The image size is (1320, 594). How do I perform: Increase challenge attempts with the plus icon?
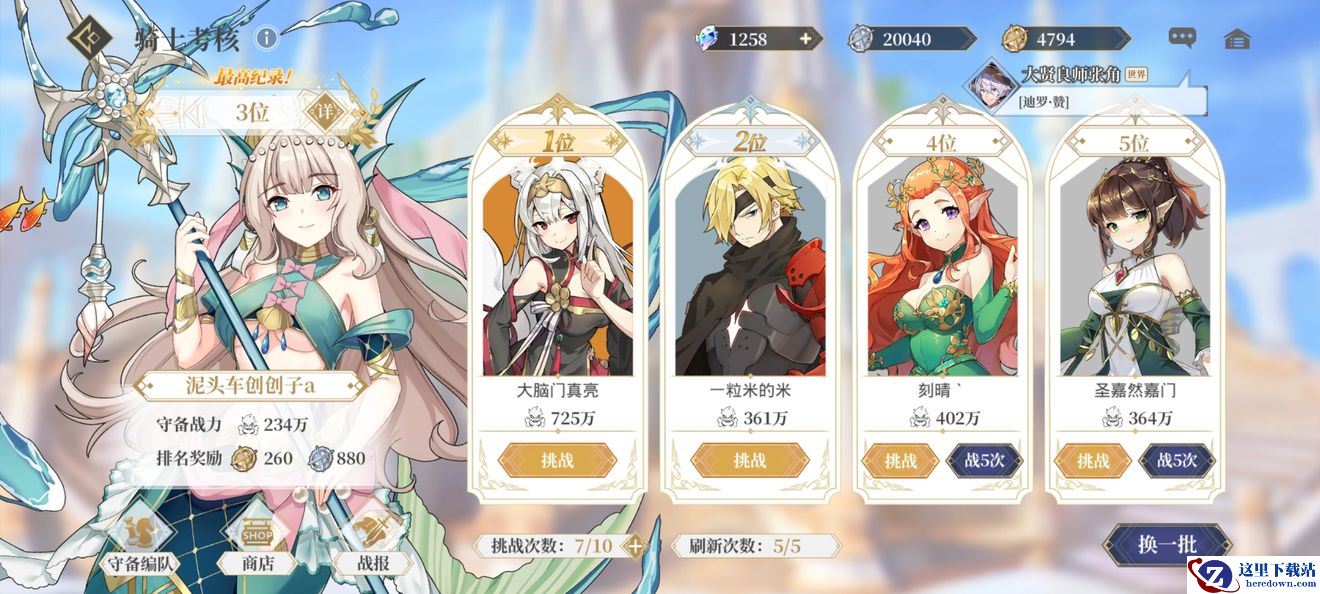[633, 546]
